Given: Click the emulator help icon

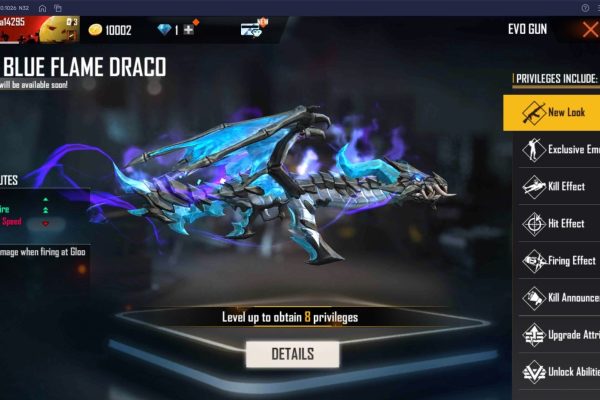Looking at the screenshot, I should [584, 6].
